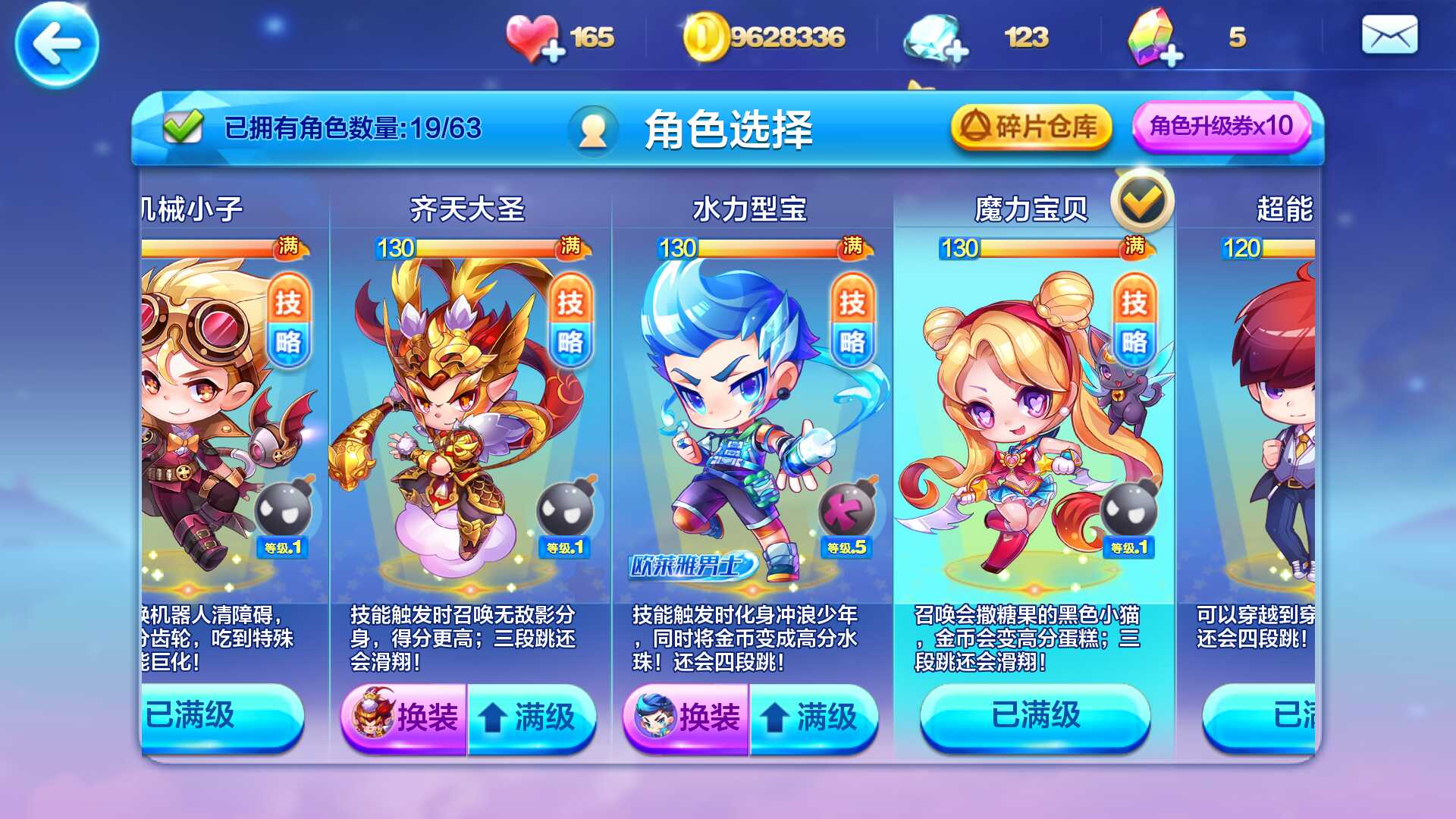Click the player avatar circle beside 角色选择
1456x819 pixels.
(592, 129)
